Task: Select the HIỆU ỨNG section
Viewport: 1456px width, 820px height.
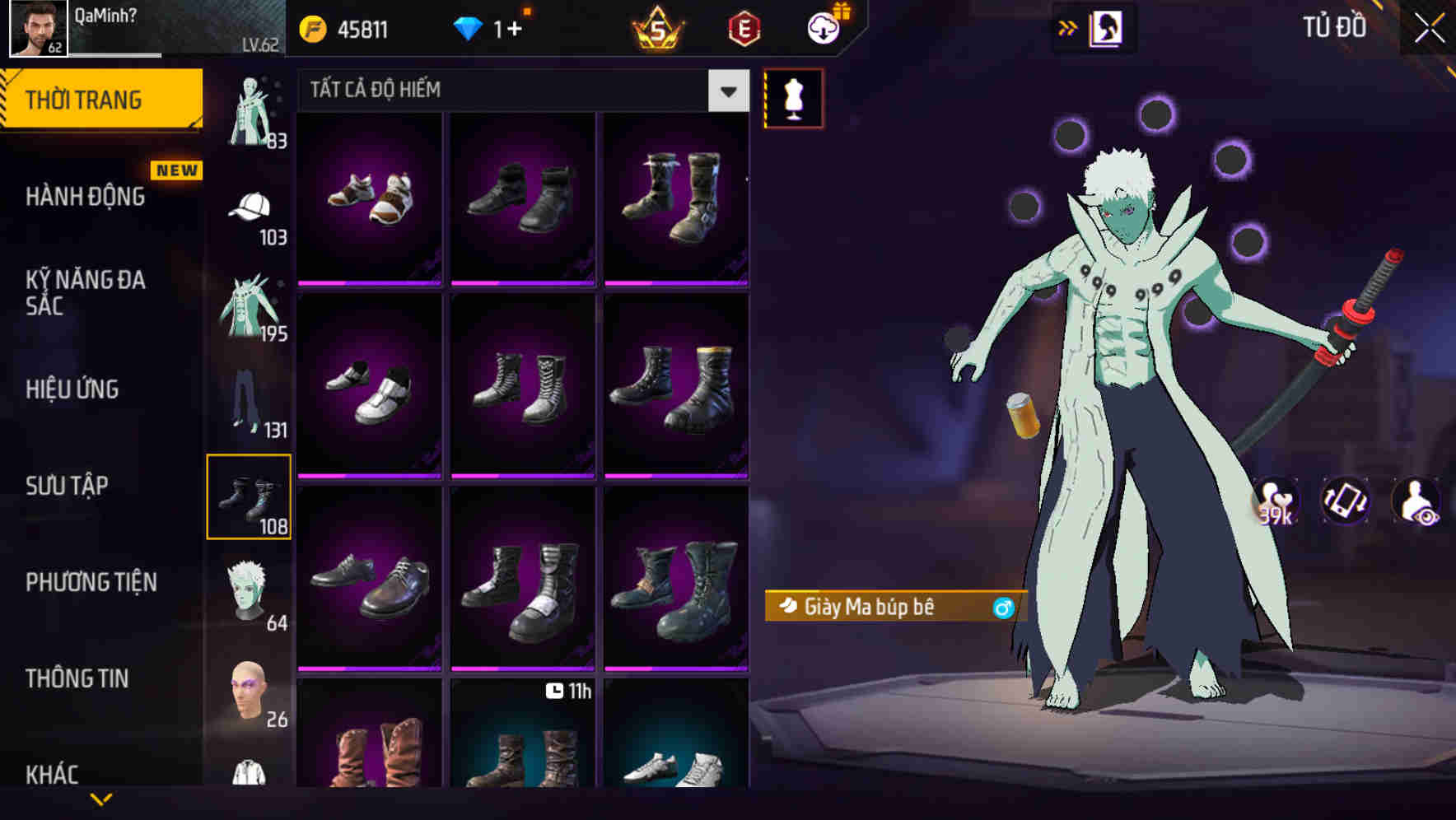Action: [x=72, y=389]
